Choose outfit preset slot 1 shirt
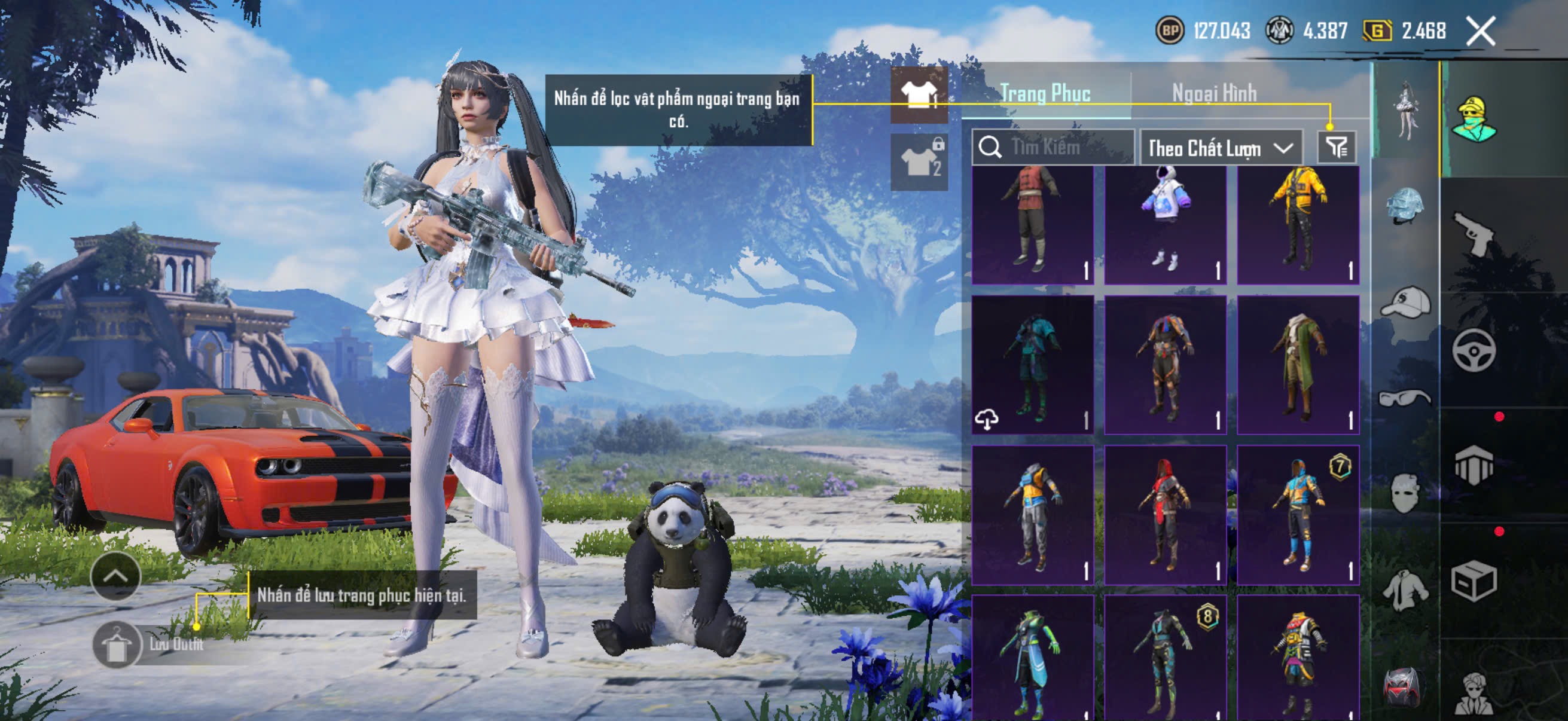The width and height of the screenshot is (1568, 721). click(919, 95)
